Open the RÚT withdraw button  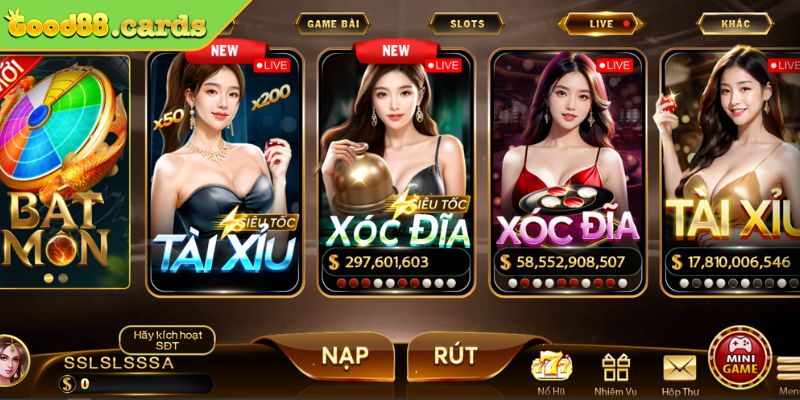coord(455,356)
